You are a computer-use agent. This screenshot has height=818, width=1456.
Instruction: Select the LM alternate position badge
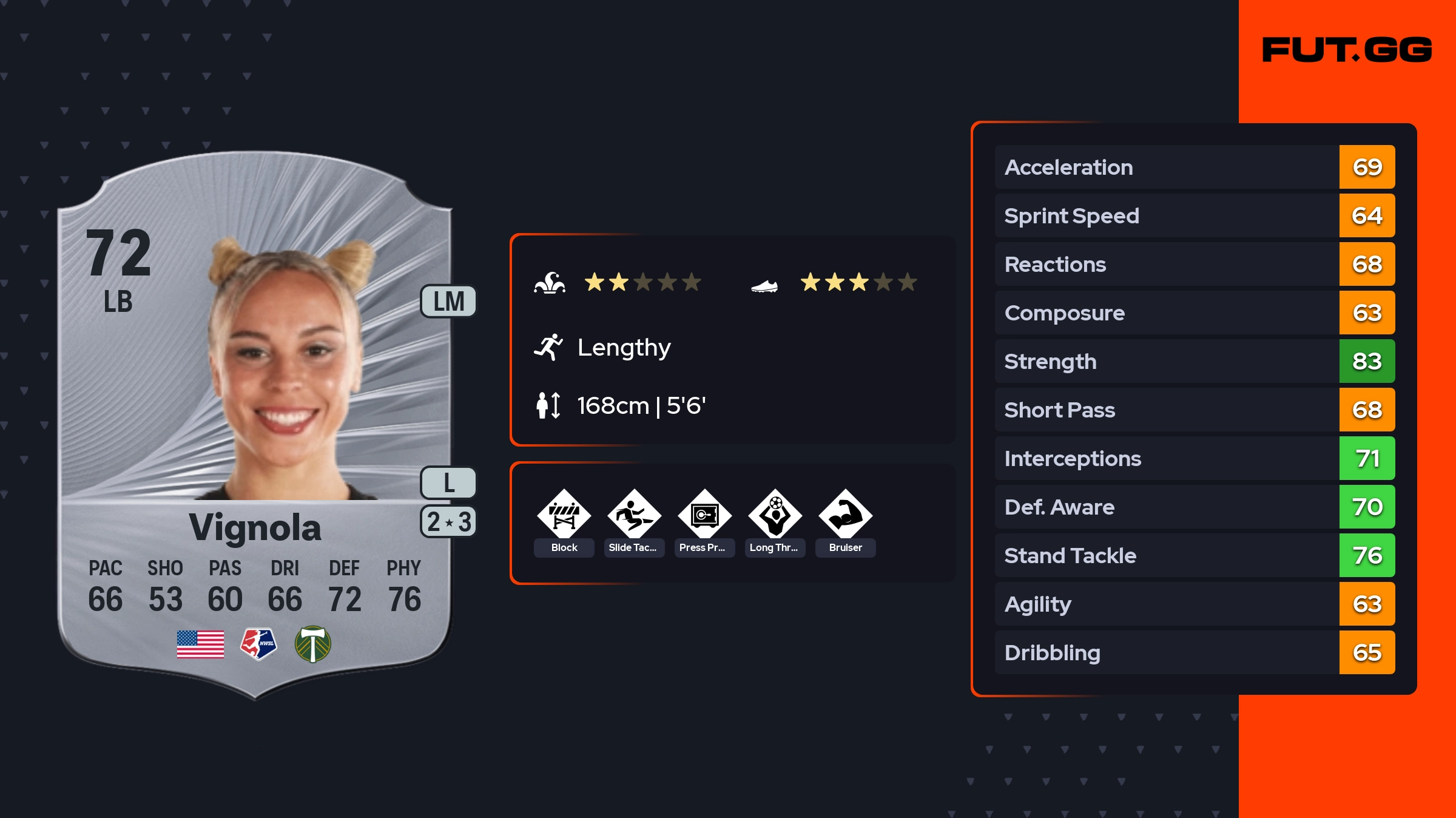coord(448,302)
